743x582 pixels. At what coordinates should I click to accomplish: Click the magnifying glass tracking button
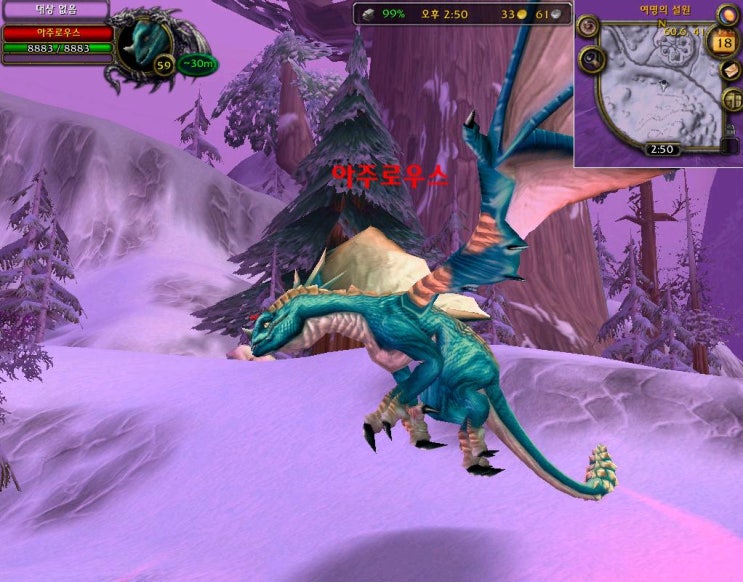[590, 62]
